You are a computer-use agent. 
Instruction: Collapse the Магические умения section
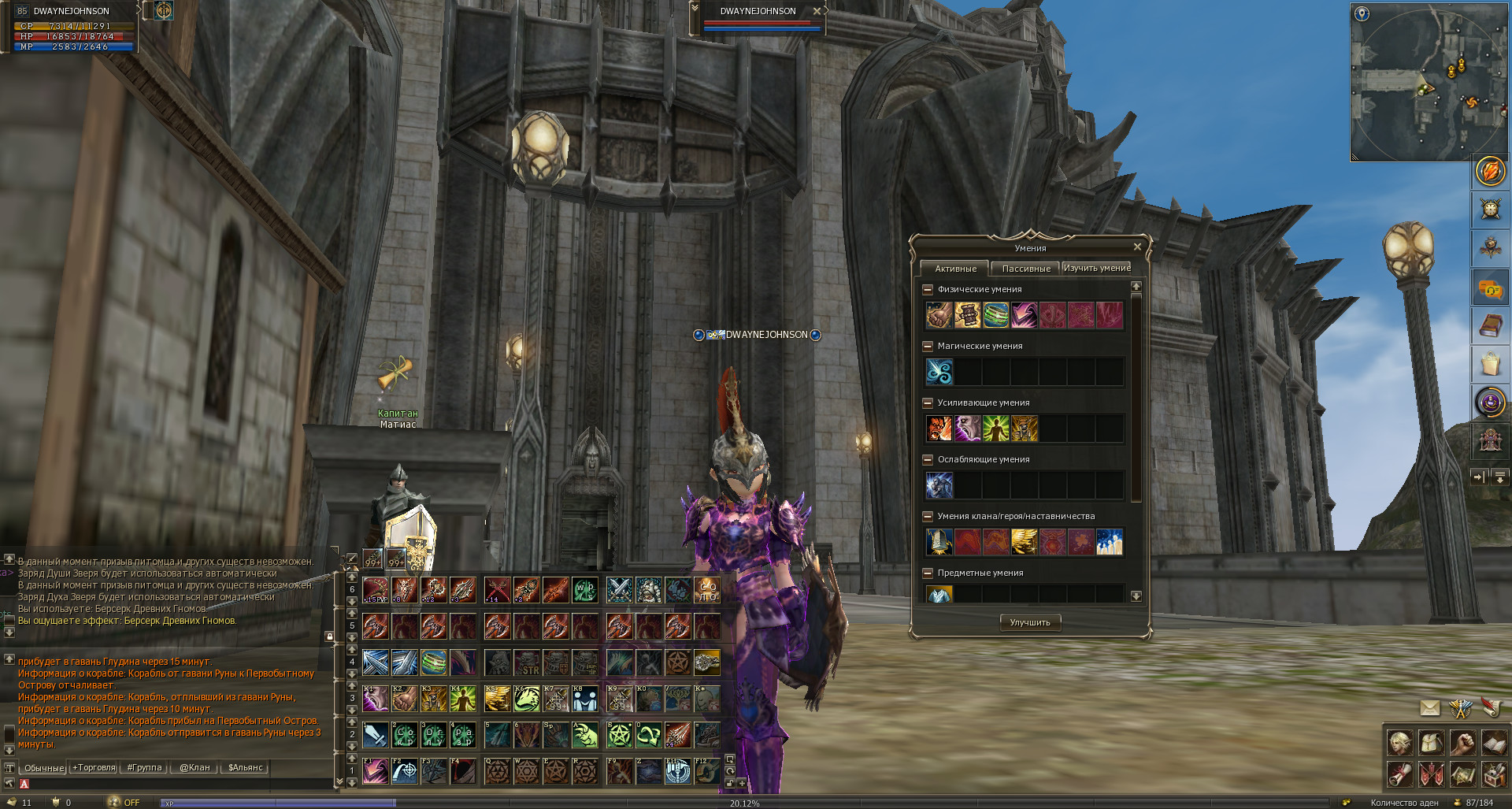pyautogui.click(x=928, y=347)
